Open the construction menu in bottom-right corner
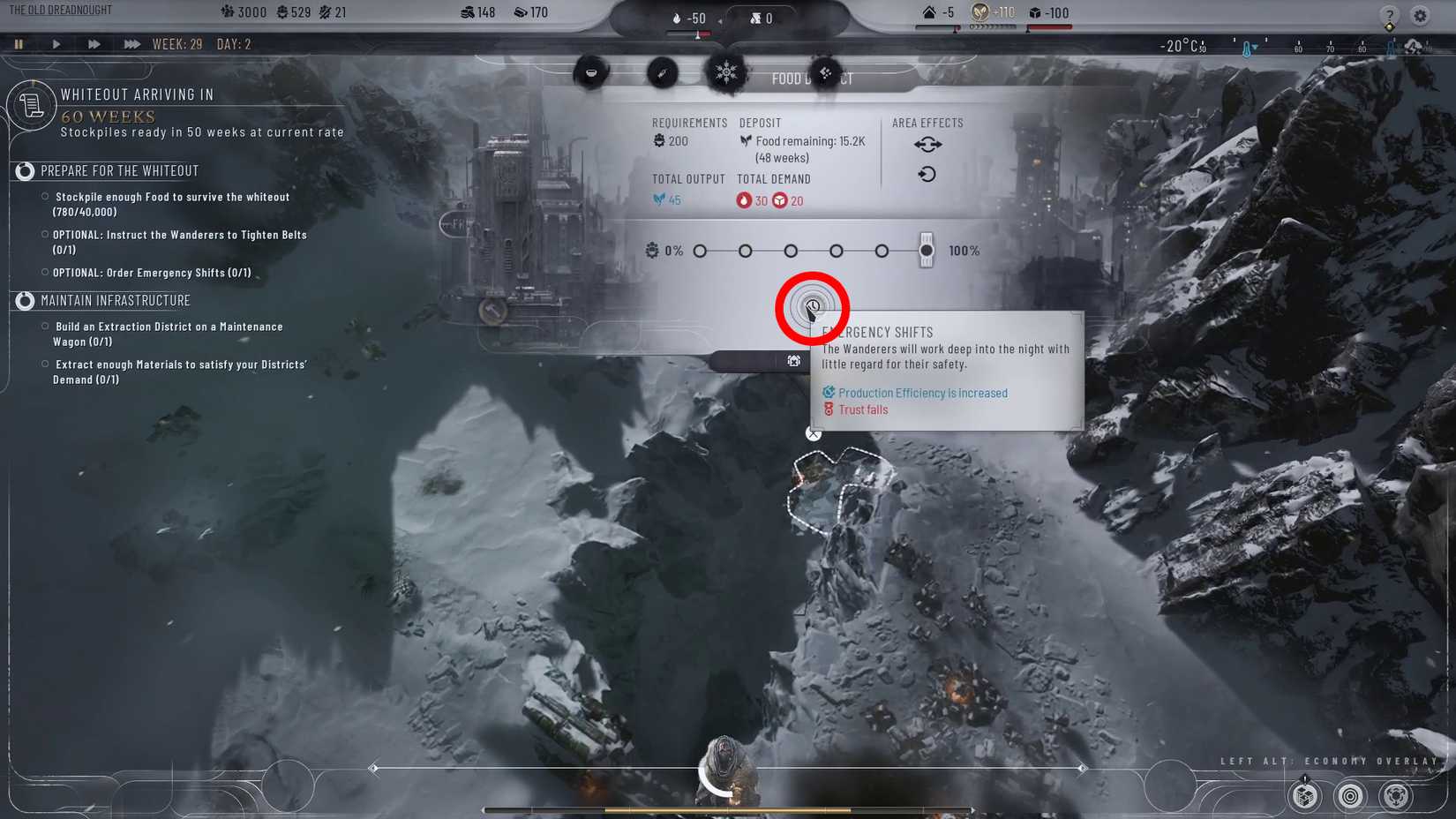This screenshot has height=819, width=1456. pos(1303,797)
